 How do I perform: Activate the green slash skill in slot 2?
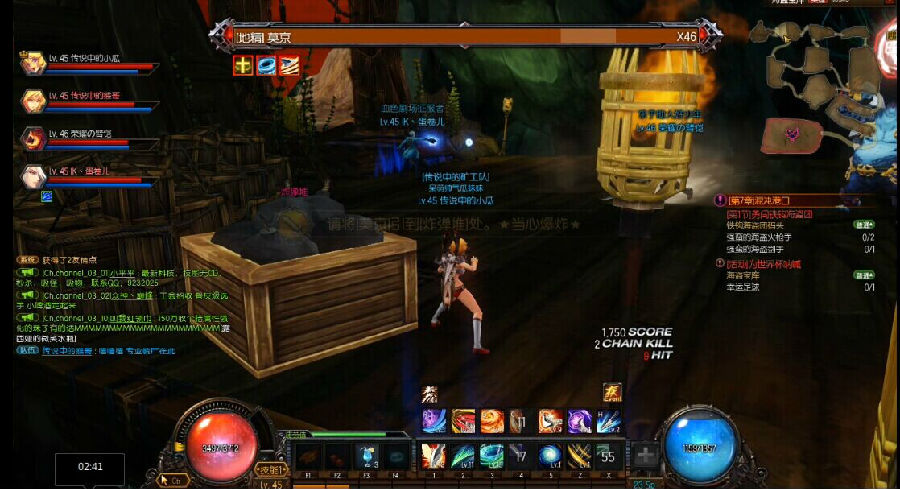tap(462, 456)
